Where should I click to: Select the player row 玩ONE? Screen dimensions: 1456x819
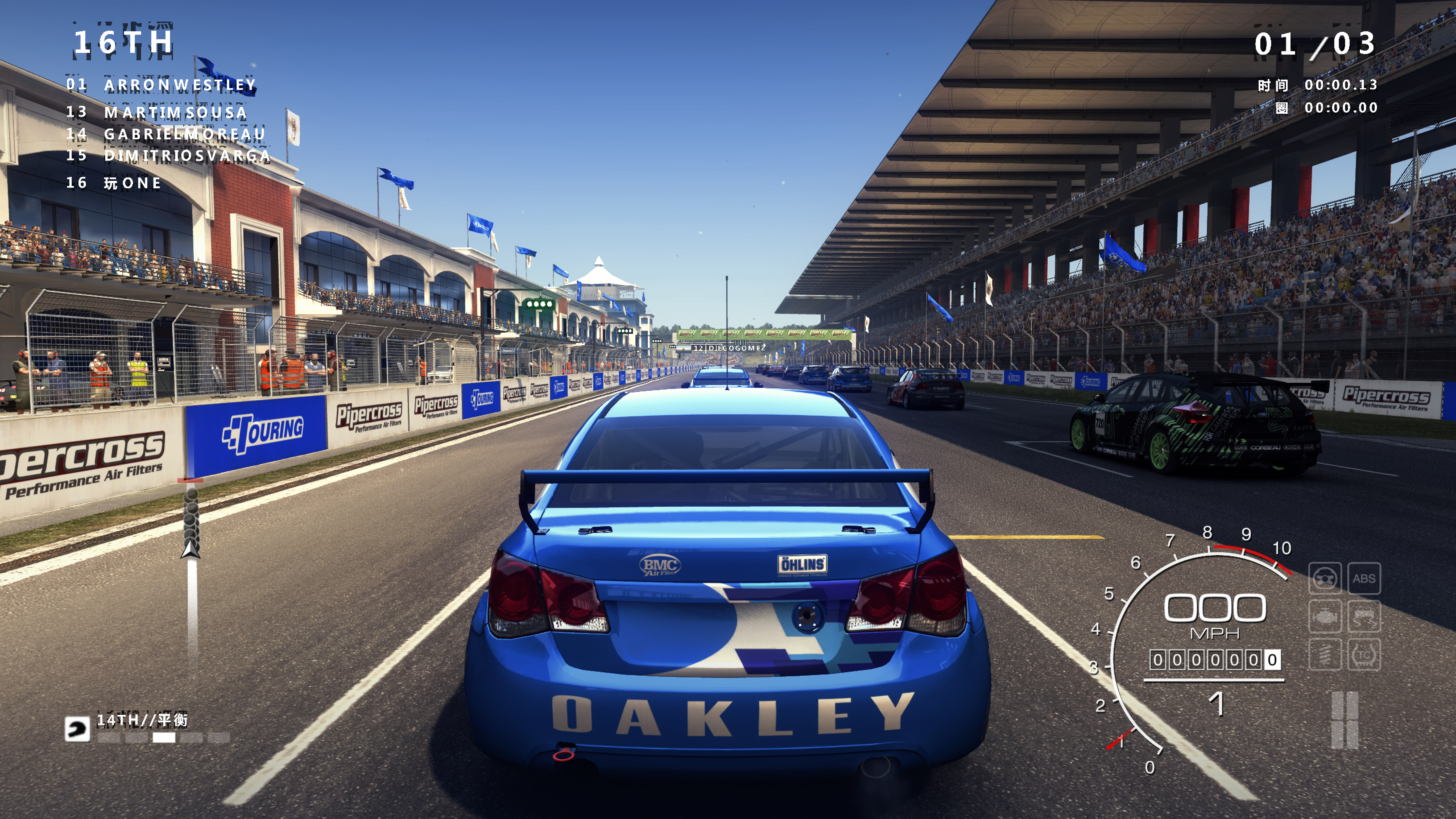(x=132, y=183)
